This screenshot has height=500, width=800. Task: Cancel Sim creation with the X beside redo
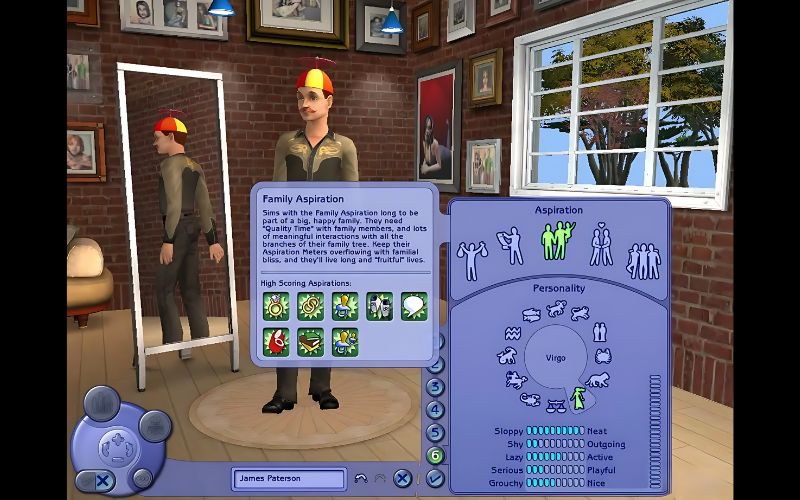[x=401, y=479]
